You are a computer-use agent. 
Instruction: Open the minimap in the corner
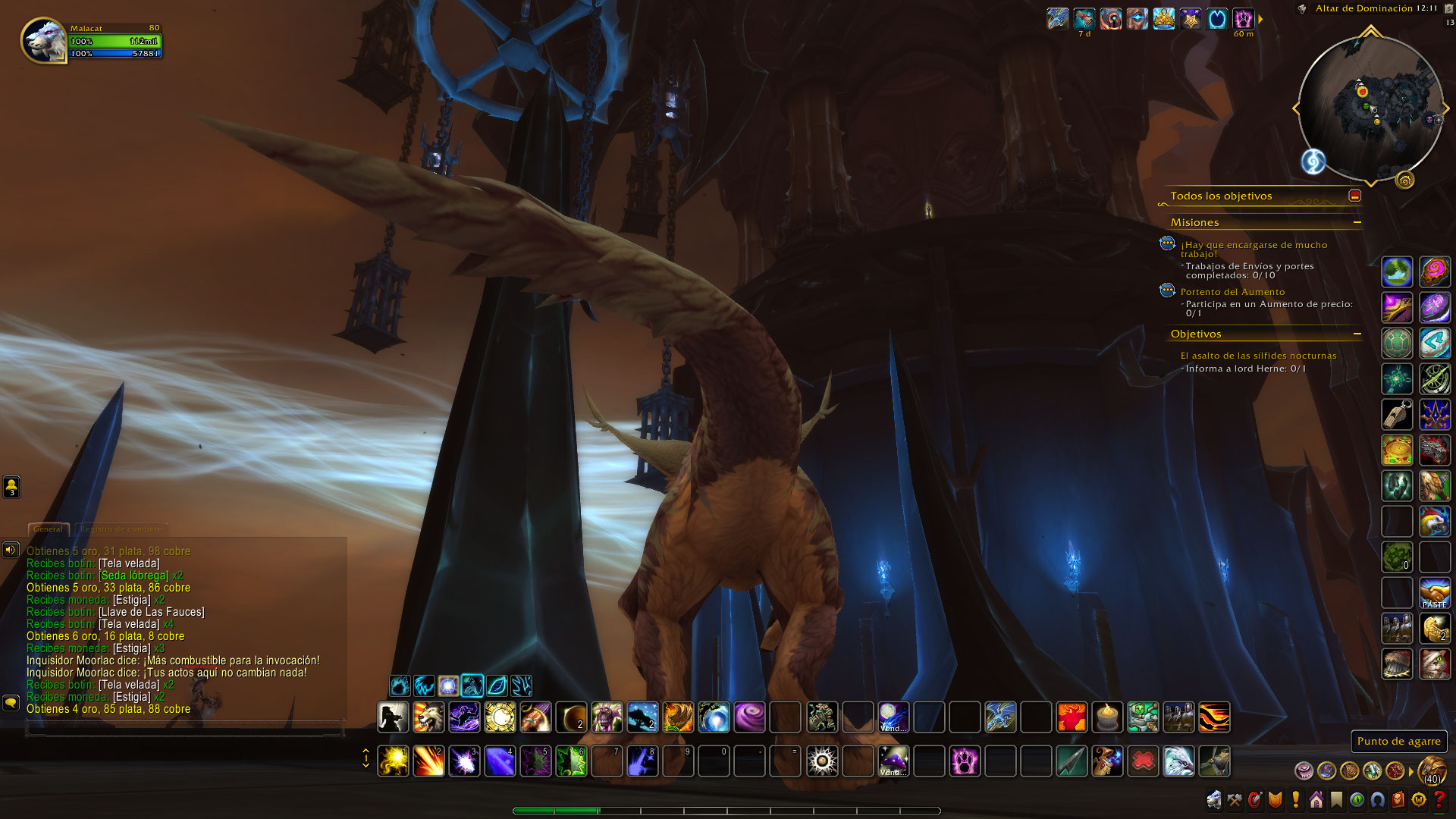[x=1370, y=107]
